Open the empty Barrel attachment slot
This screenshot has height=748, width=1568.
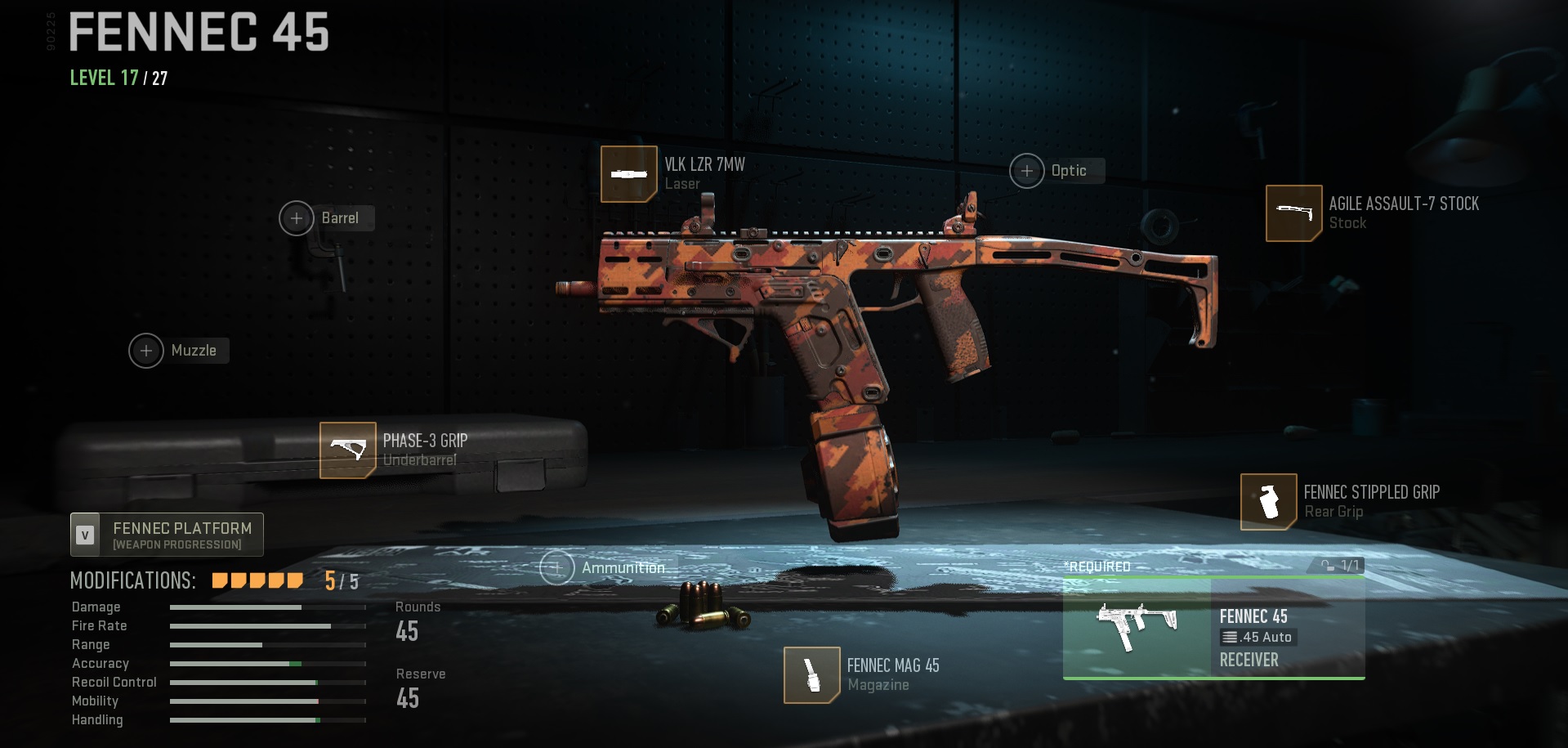(297, 218)
